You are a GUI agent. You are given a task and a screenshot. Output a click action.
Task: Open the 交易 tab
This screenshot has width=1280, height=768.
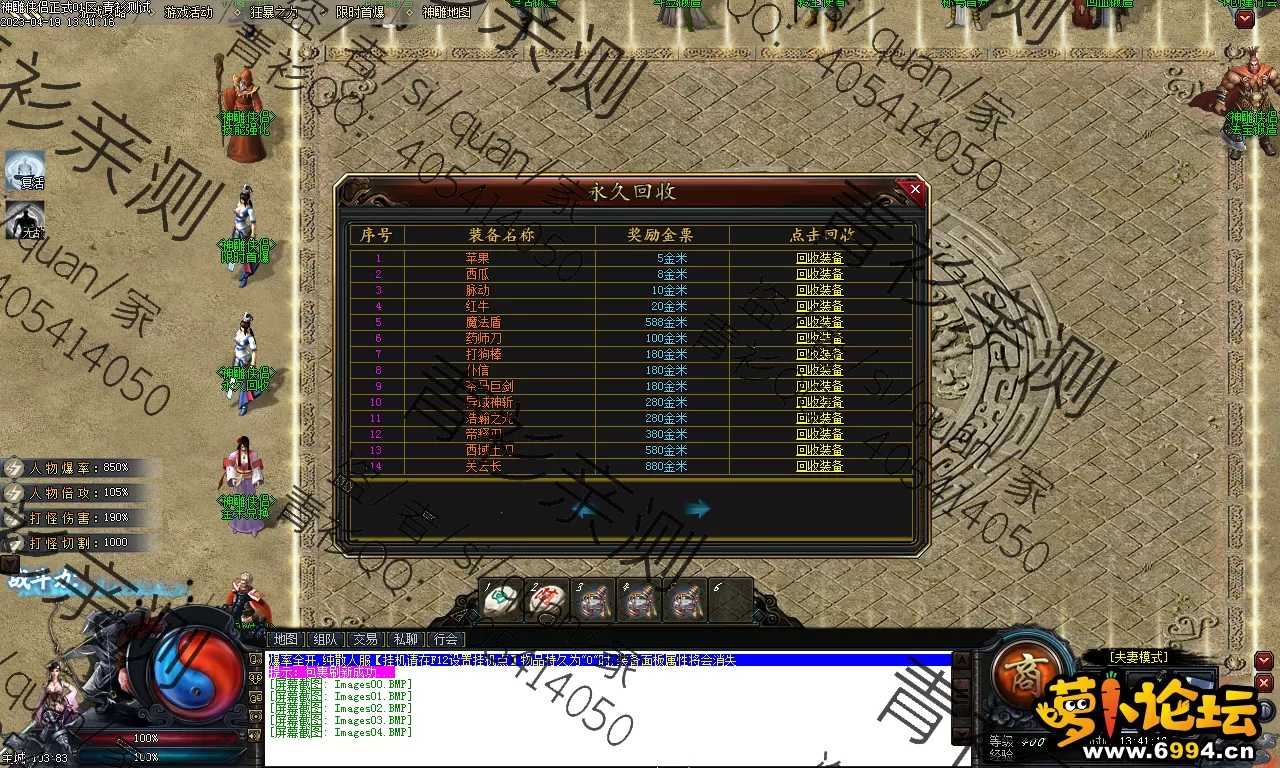(x=366, y=639)
